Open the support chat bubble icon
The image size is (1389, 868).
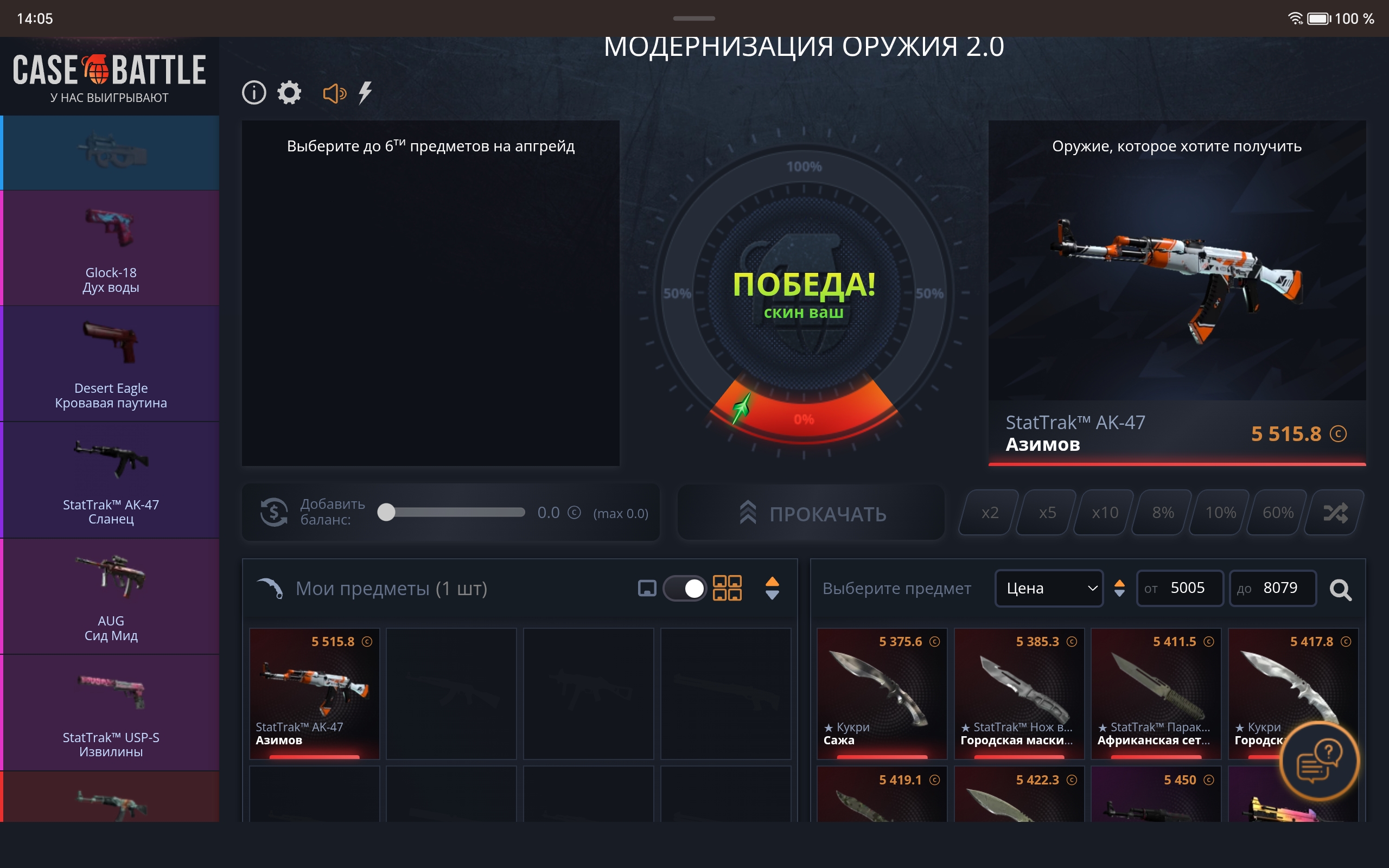coord(1321,761)
